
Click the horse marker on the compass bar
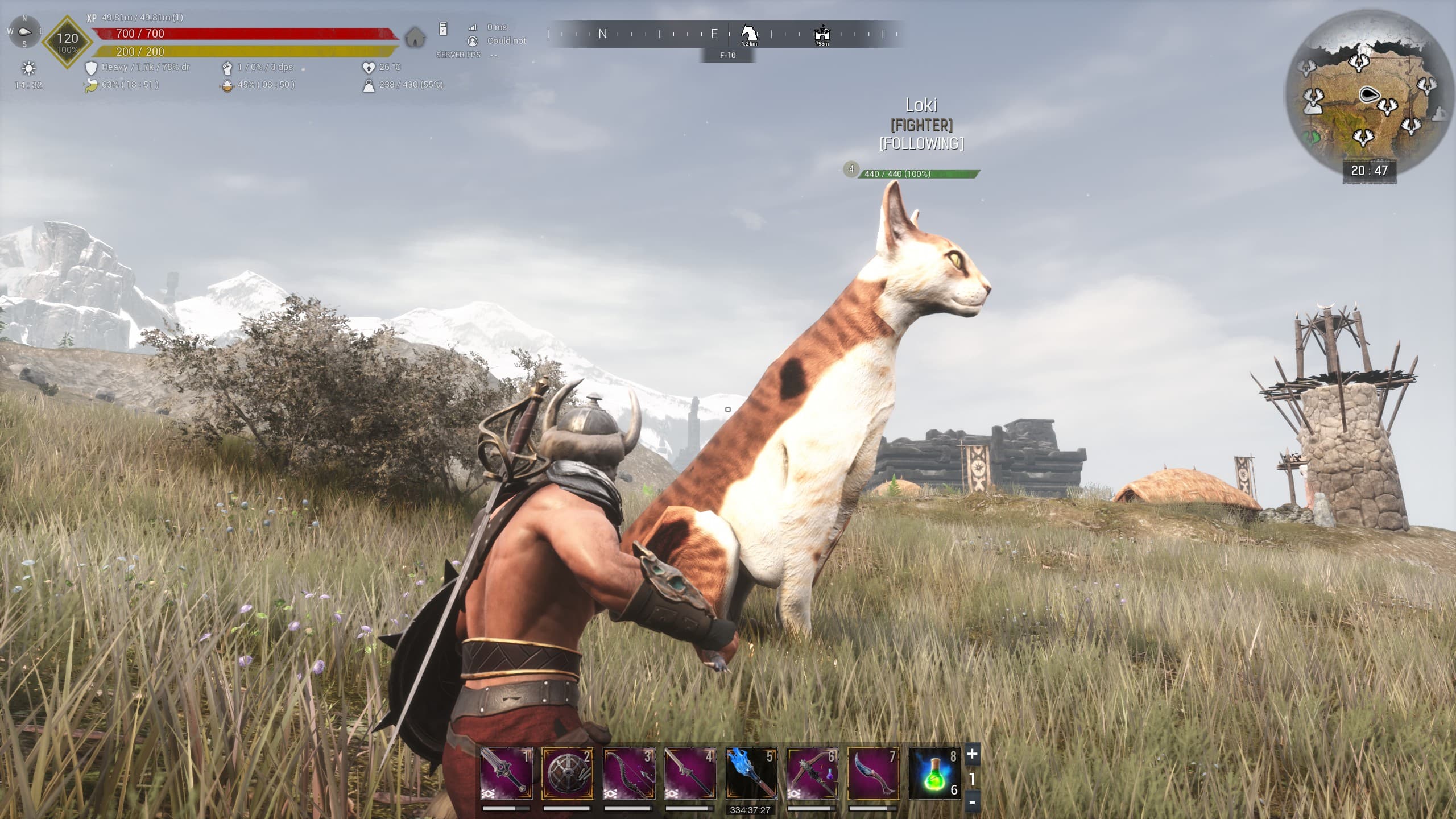tap(749, 32)
